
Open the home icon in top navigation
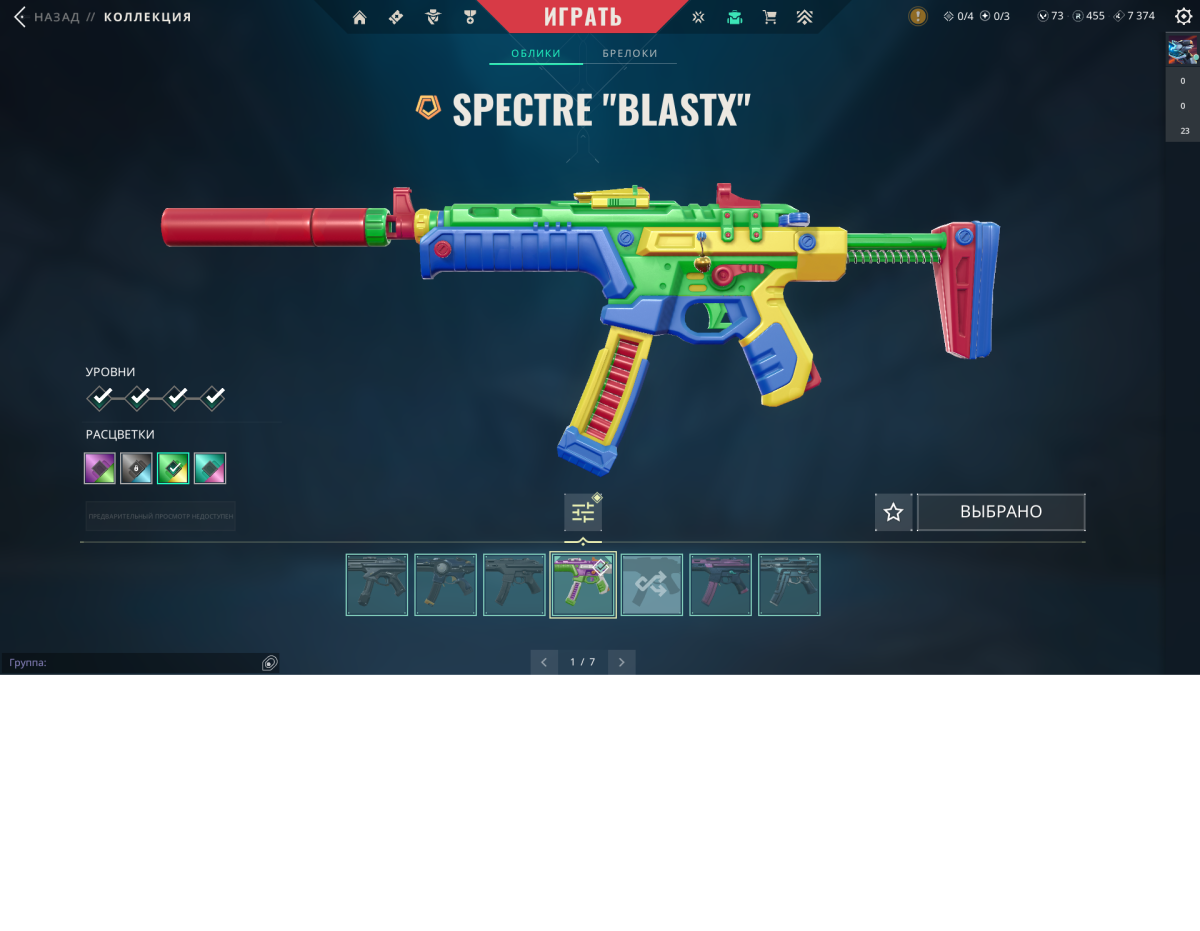(x=360, y=17)
